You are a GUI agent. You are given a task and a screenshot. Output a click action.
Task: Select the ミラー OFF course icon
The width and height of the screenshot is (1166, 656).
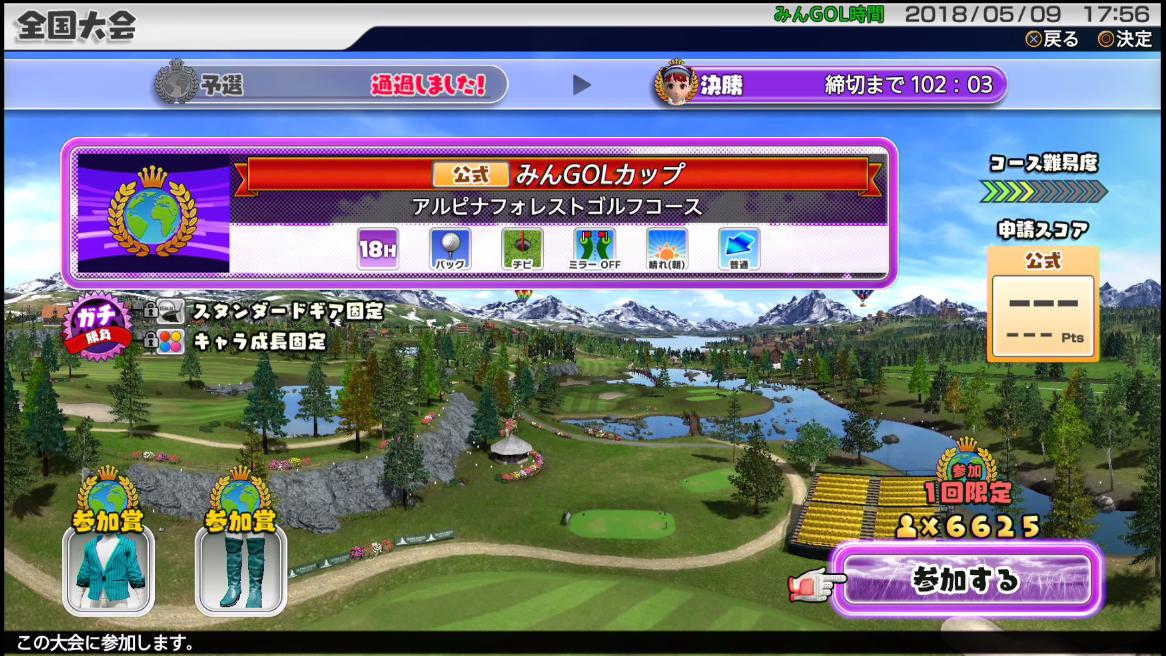click(594, 249)
